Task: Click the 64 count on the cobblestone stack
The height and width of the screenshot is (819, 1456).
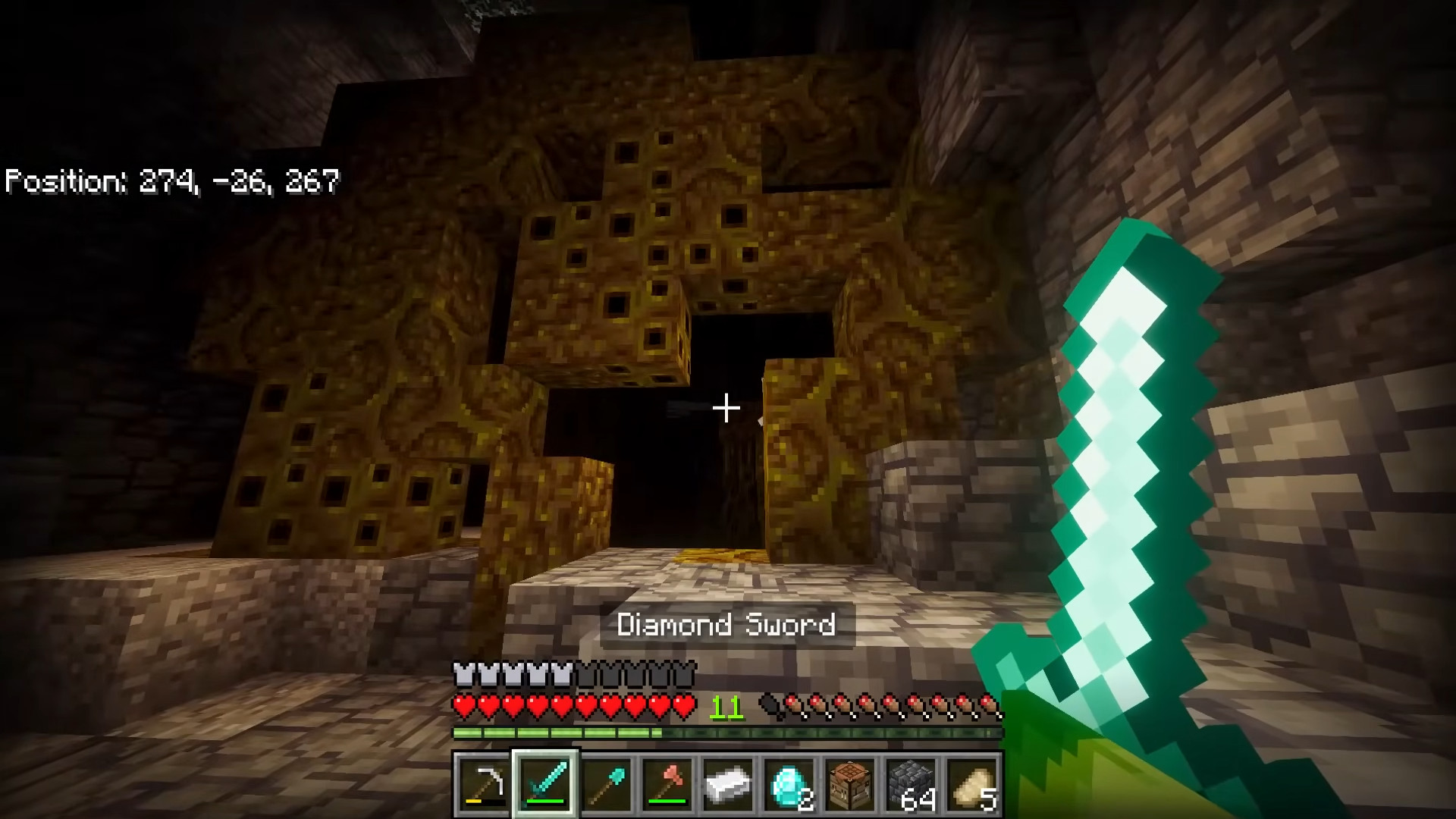Action: tap(921, 800)
